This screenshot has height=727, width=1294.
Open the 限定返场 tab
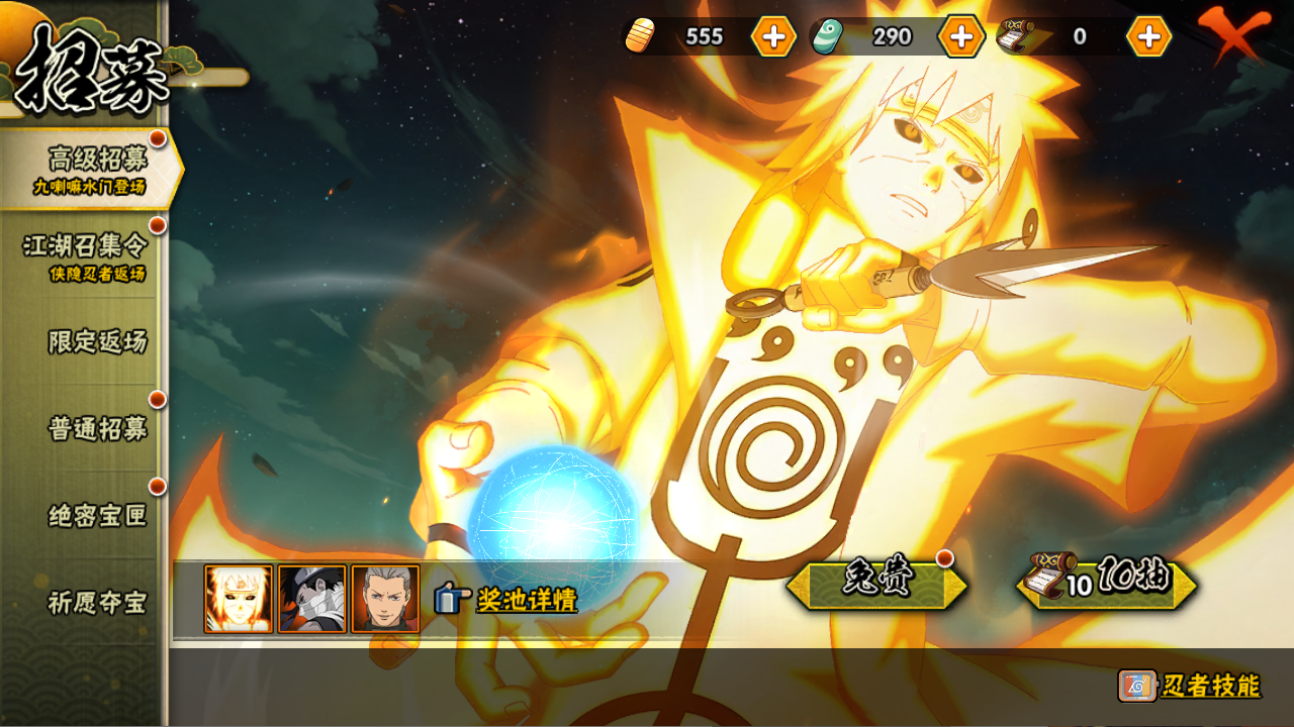tap(96, 342)
